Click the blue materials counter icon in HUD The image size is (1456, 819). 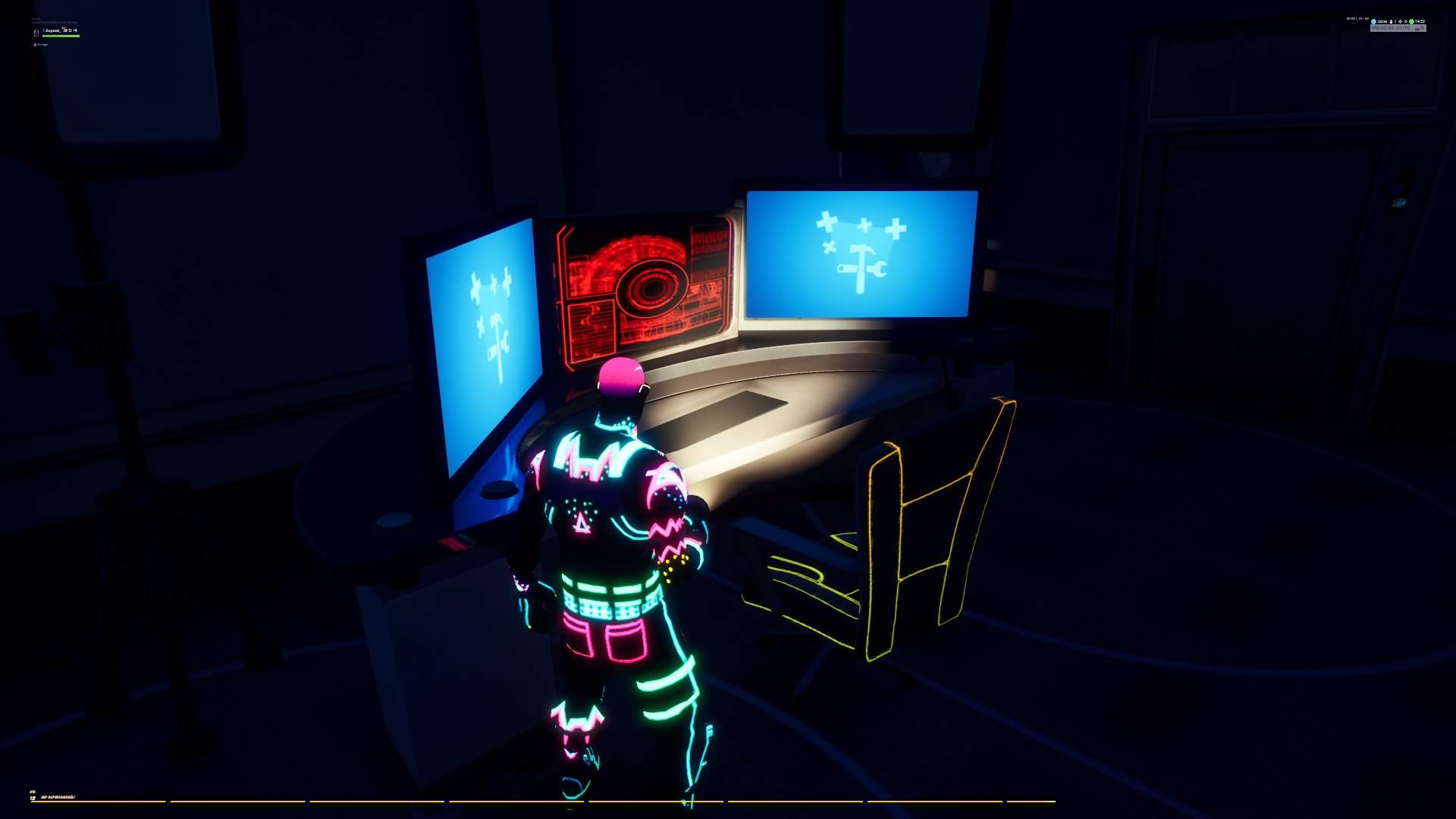1374,21
